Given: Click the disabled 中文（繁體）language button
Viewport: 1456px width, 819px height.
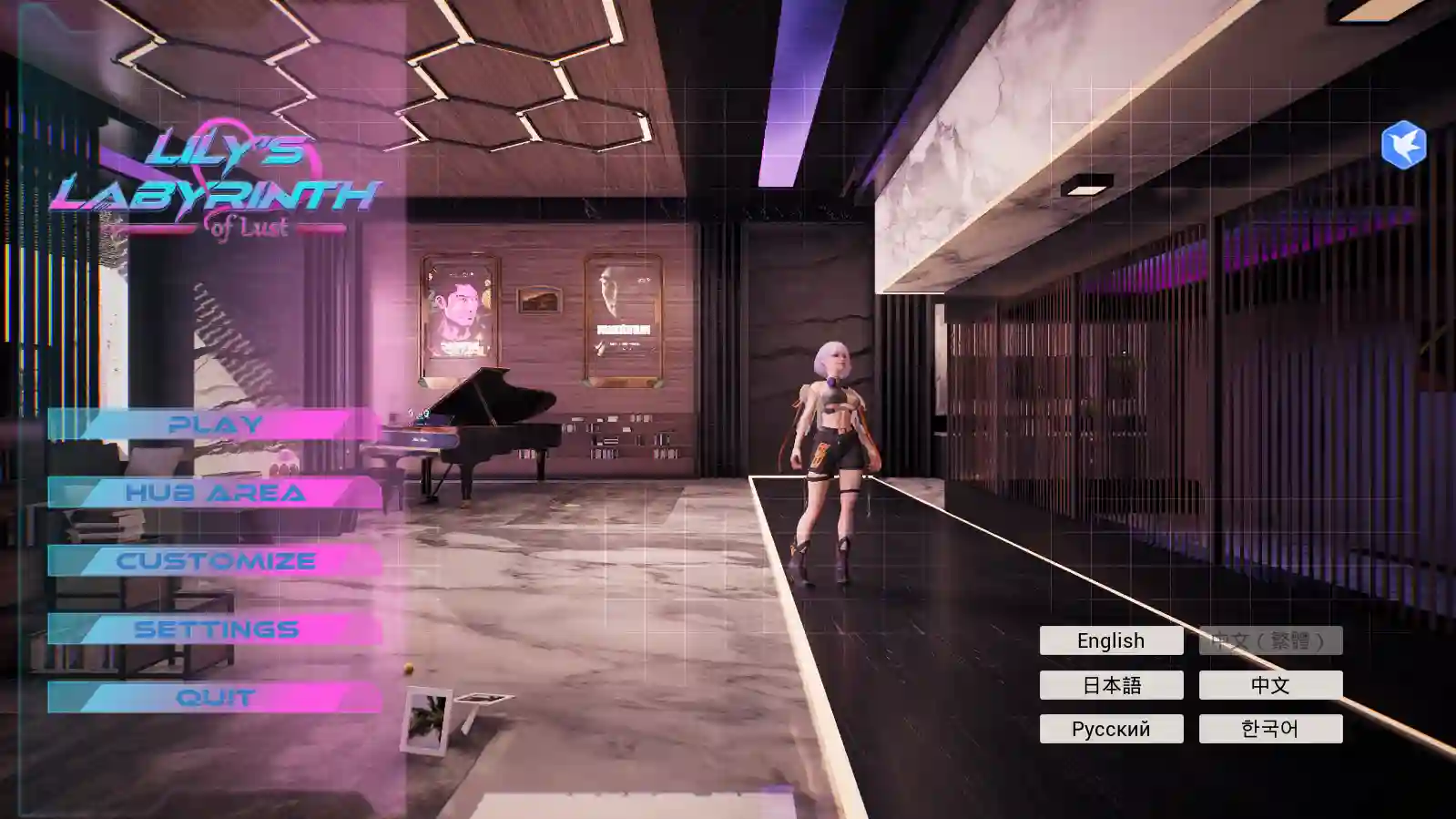Looking at the screenshot, I should click(1272, 640).
